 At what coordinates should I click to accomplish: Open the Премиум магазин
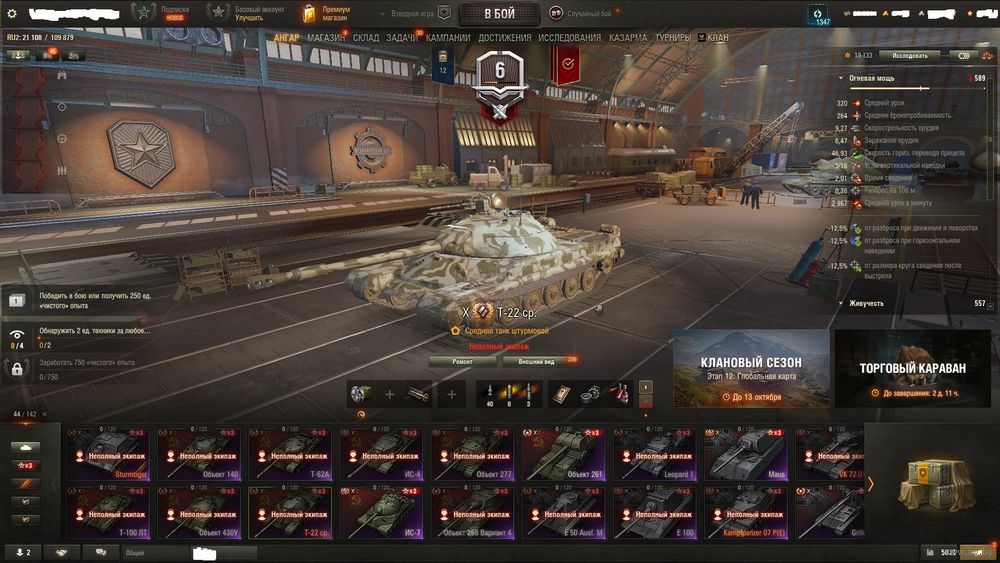[x=326, y=13]
